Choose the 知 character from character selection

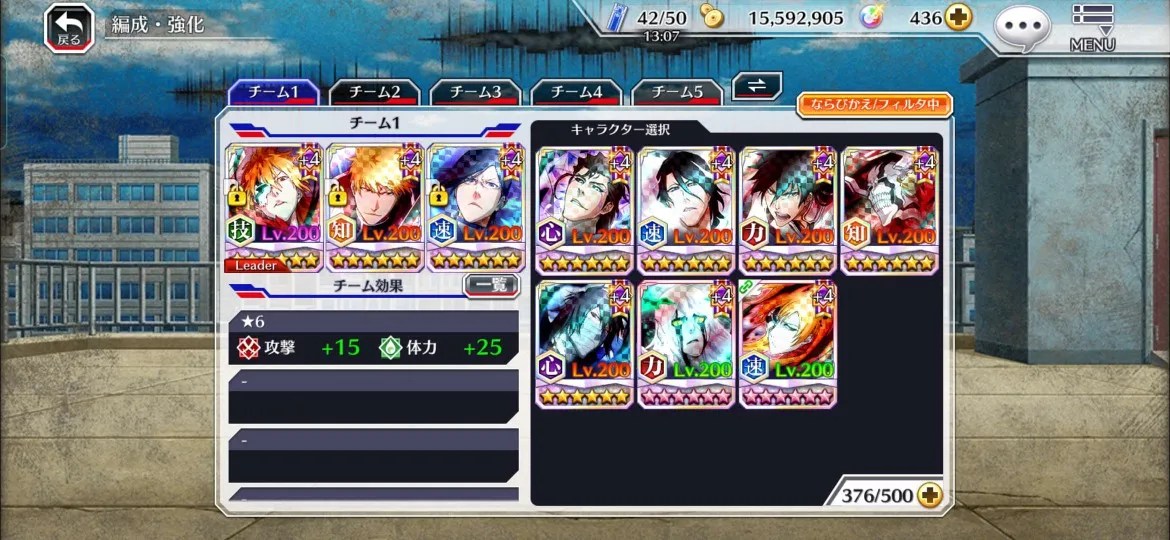[x=890, y=210]
